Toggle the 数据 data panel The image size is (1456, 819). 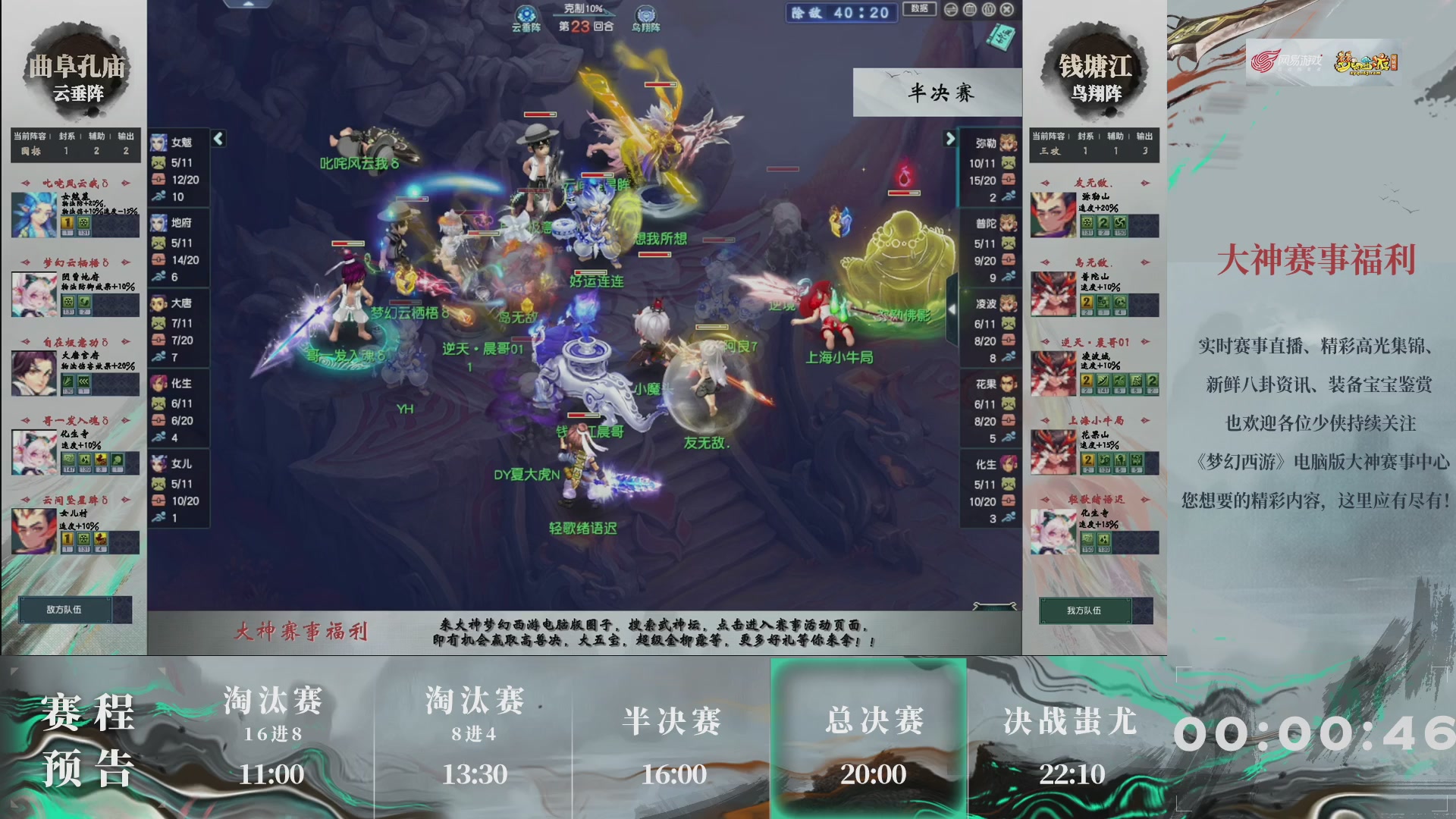click(918, 9)
